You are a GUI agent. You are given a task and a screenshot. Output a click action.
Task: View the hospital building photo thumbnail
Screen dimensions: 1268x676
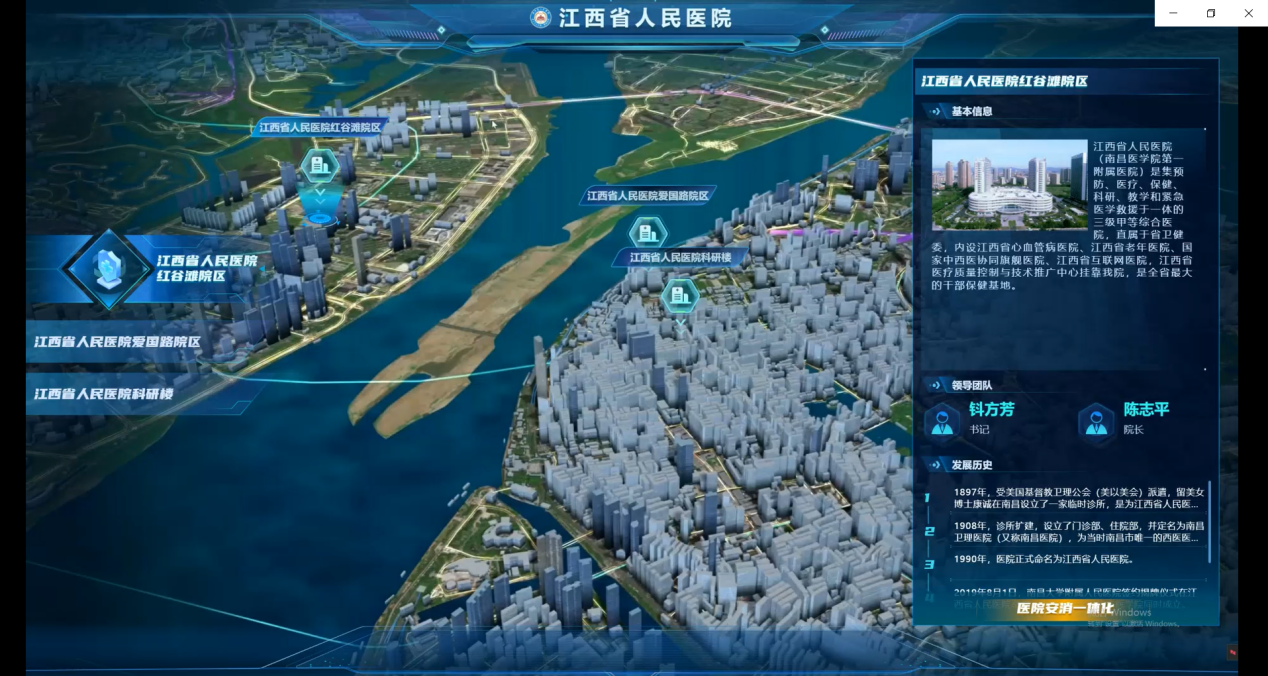click(1008, 185)
